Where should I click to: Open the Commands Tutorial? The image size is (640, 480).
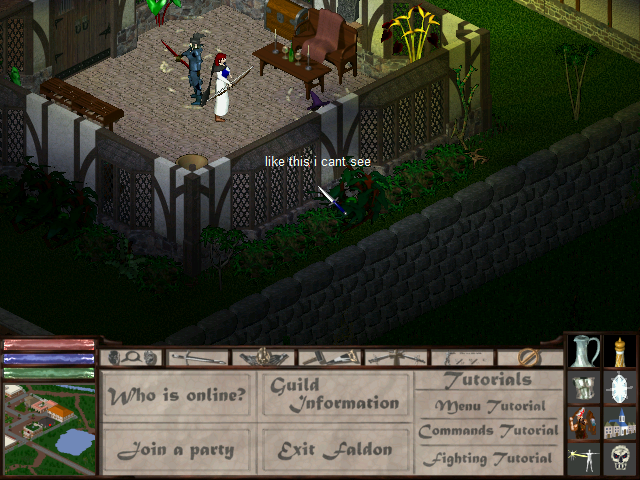(489, 432)
